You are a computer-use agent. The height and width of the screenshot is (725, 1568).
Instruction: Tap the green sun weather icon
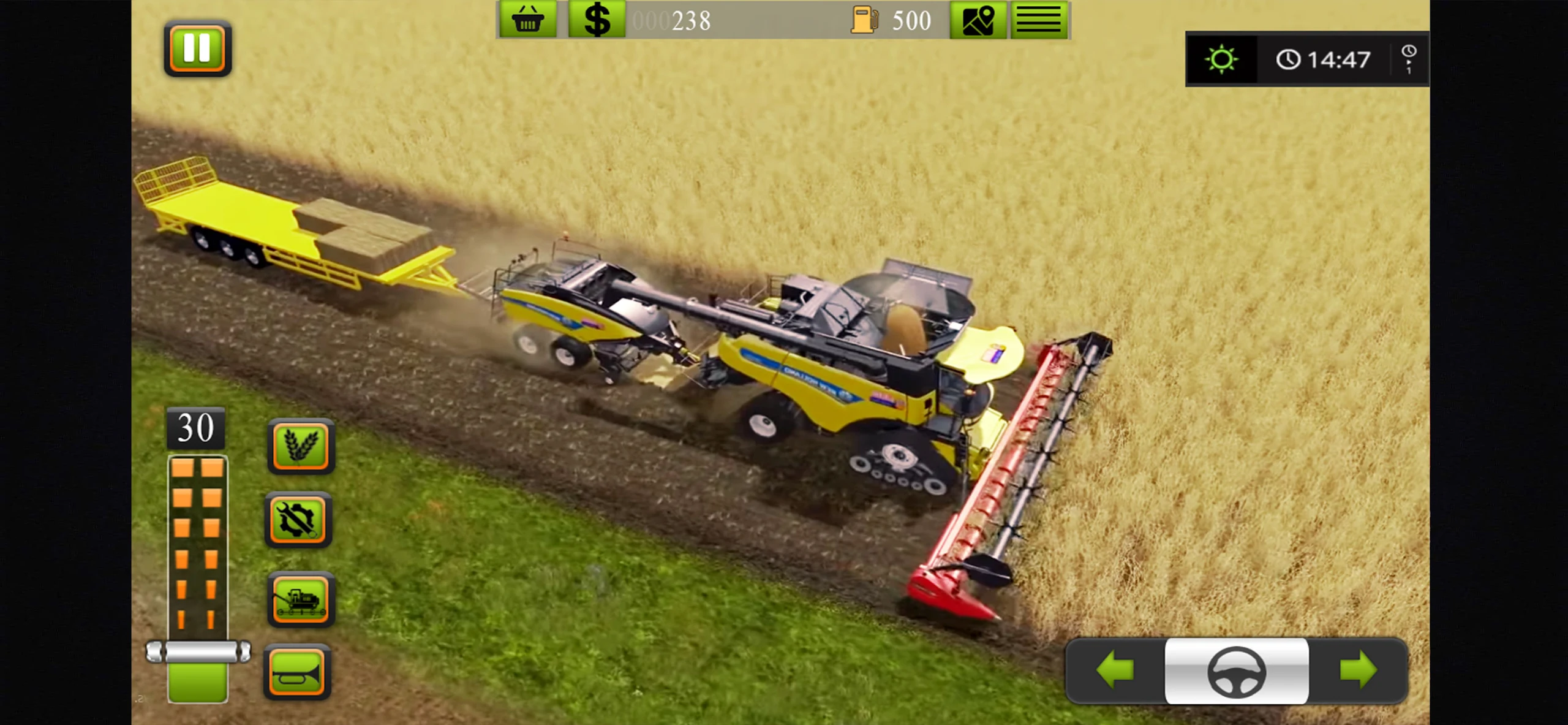(x=1221, y=59)
